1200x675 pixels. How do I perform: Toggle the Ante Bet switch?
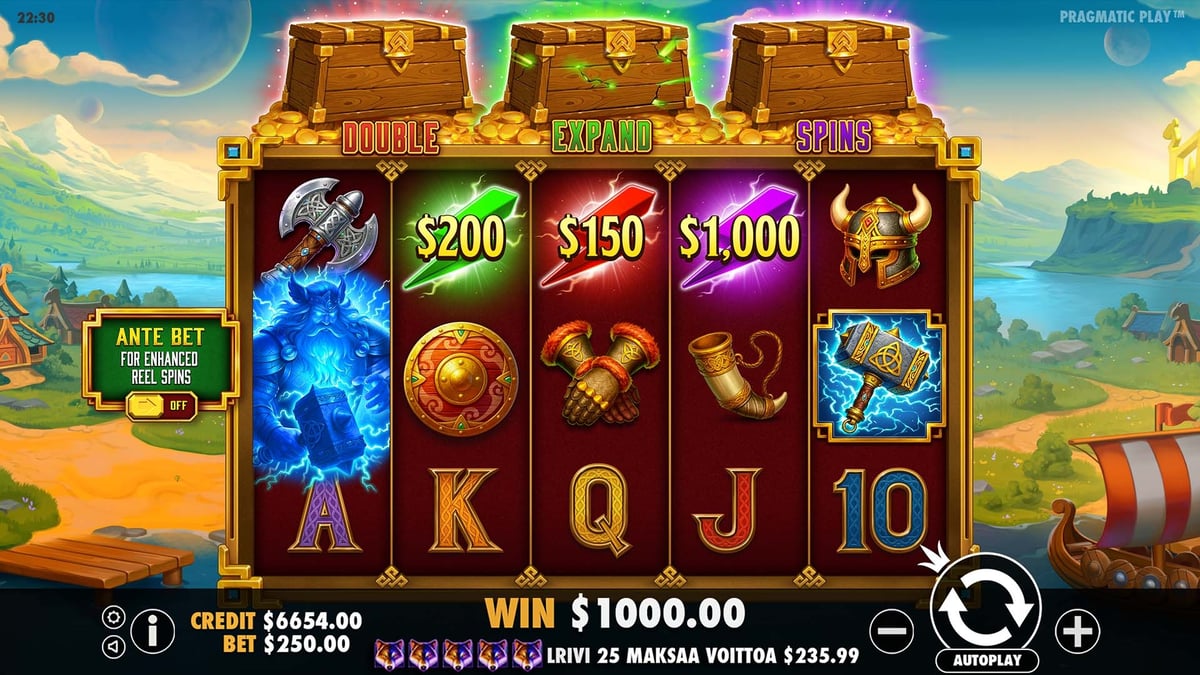[x=160, y=404]
